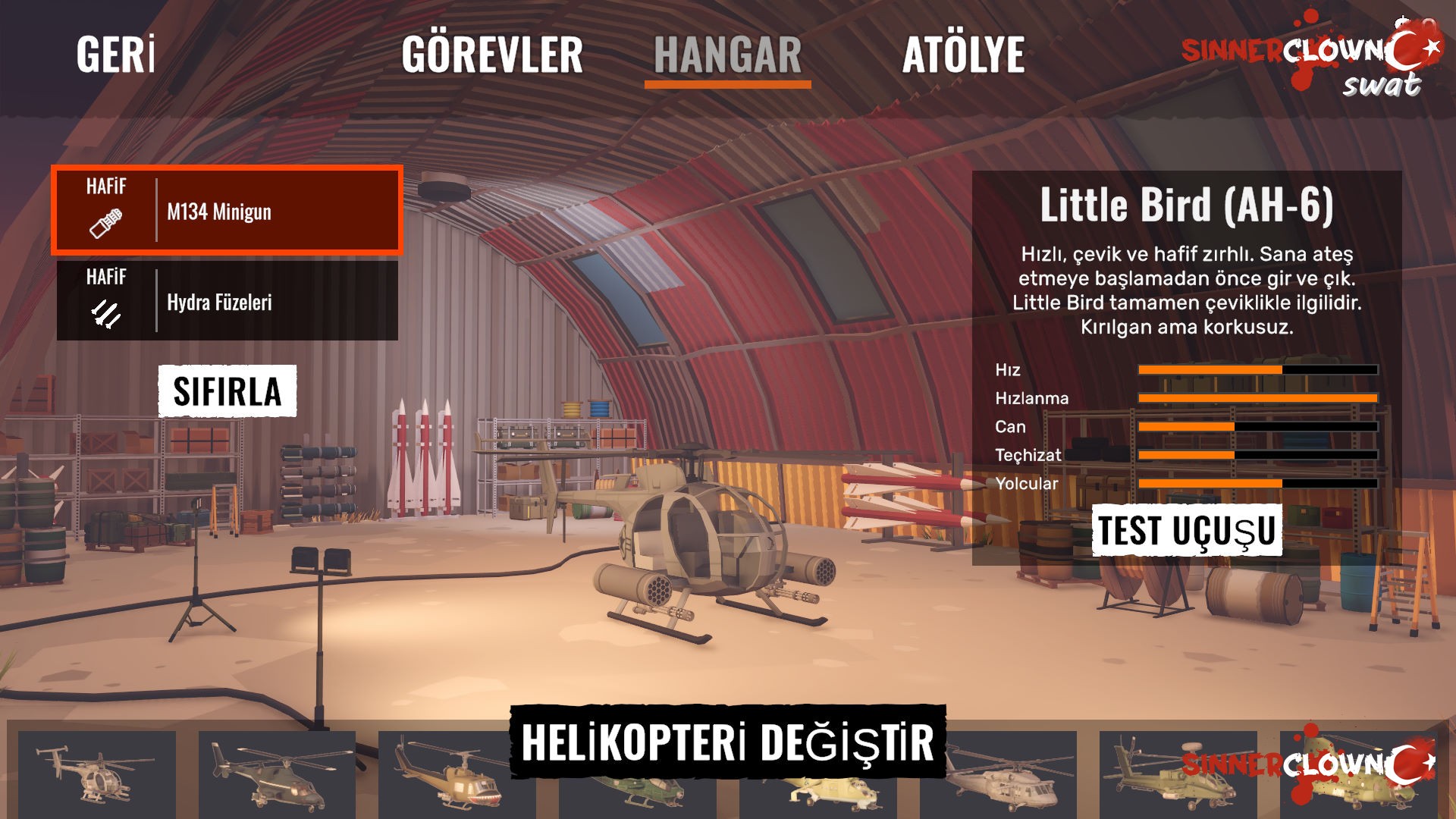This screenshot has height=819, width=1456.
Task: Open the ATÖLYE workshop tab
Action: coord(963,55)
